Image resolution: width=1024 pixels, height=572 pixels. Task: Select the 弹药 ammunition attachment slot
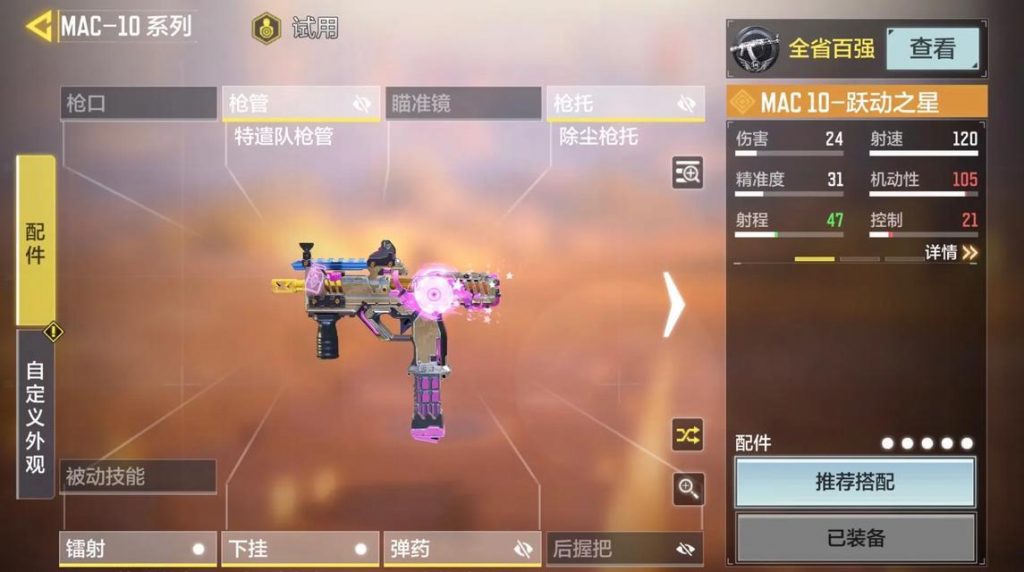click(463, 549)
